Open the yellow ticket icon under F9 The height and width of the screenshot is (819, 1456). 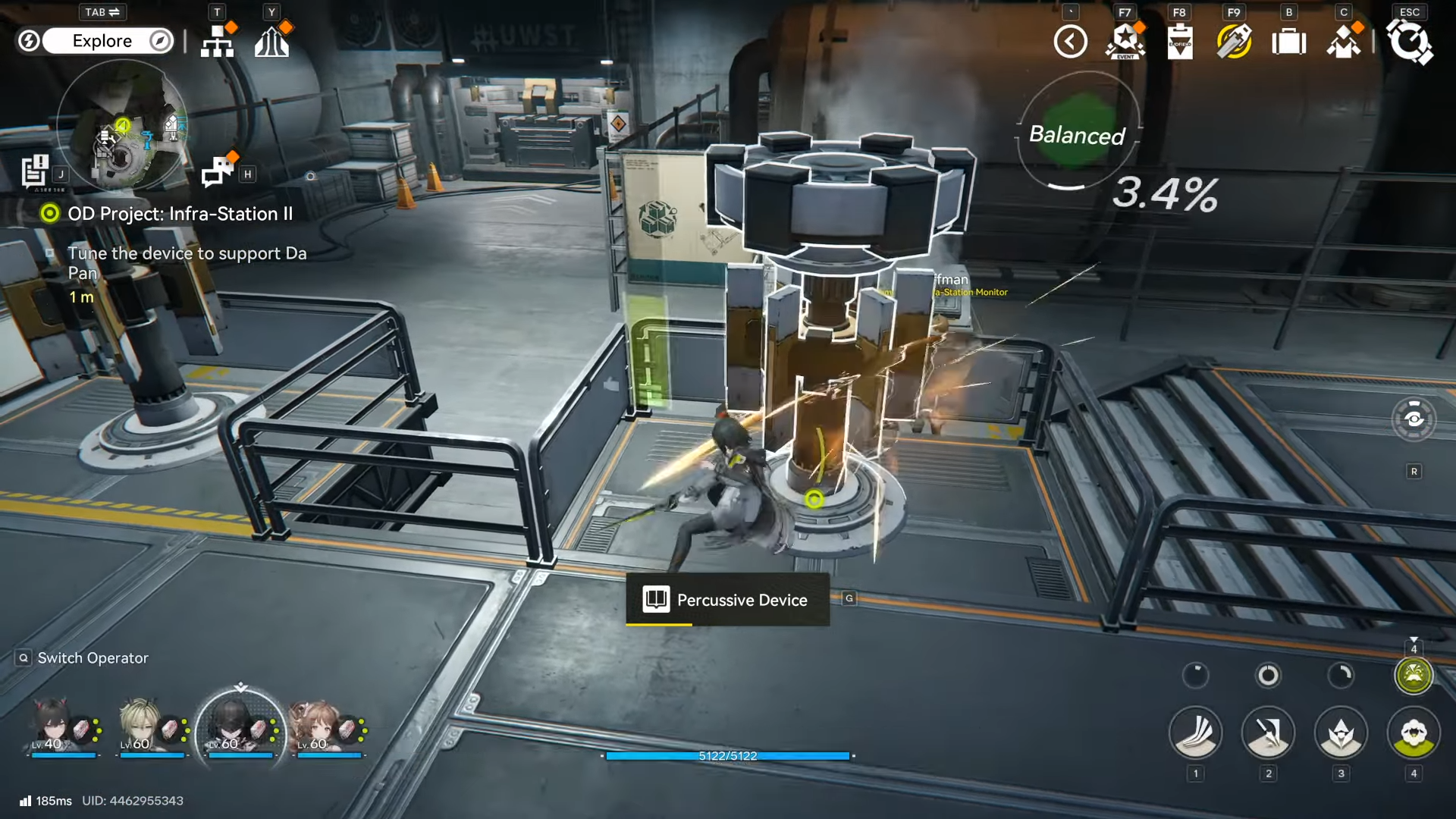coord(1234,42)
